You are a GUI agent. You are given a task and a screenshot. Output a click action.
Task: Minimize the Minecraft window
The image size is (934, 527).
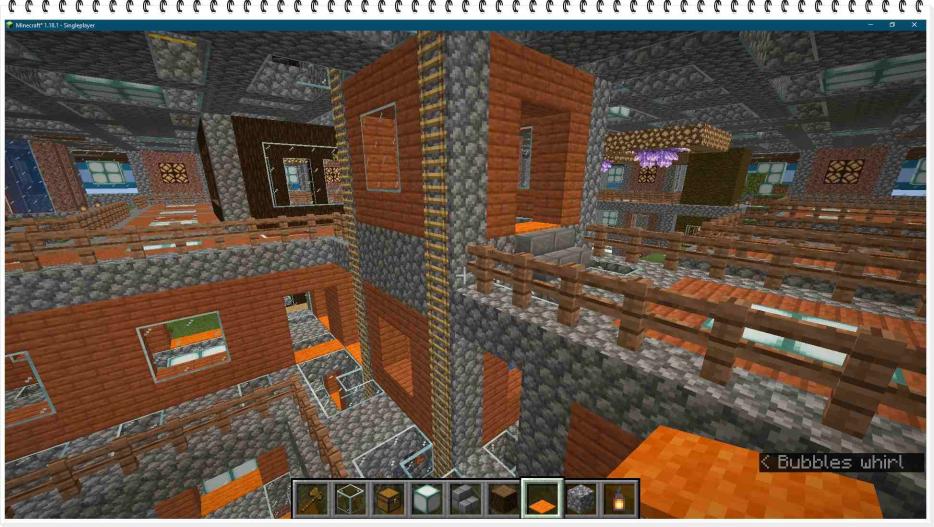click(869, 24)
